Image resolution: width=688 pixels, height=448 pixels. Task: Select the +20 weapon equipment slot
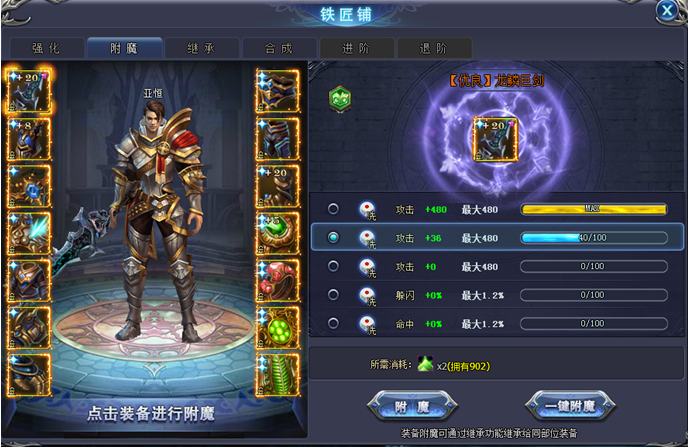click(28, 92)
